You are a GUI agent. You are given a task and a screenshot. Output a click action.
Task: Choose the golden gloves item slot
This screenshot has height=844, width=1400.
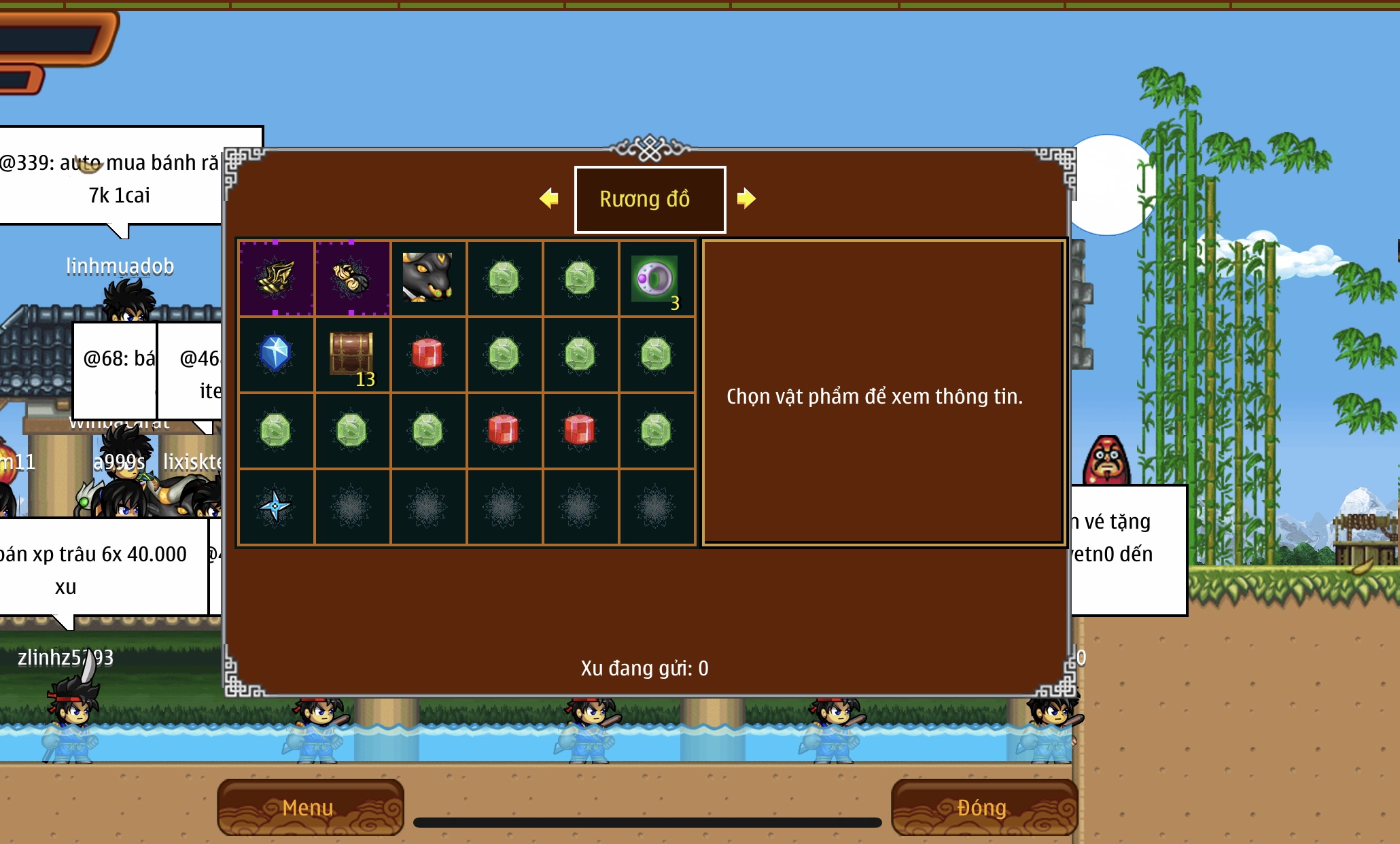tap(351, 278)
